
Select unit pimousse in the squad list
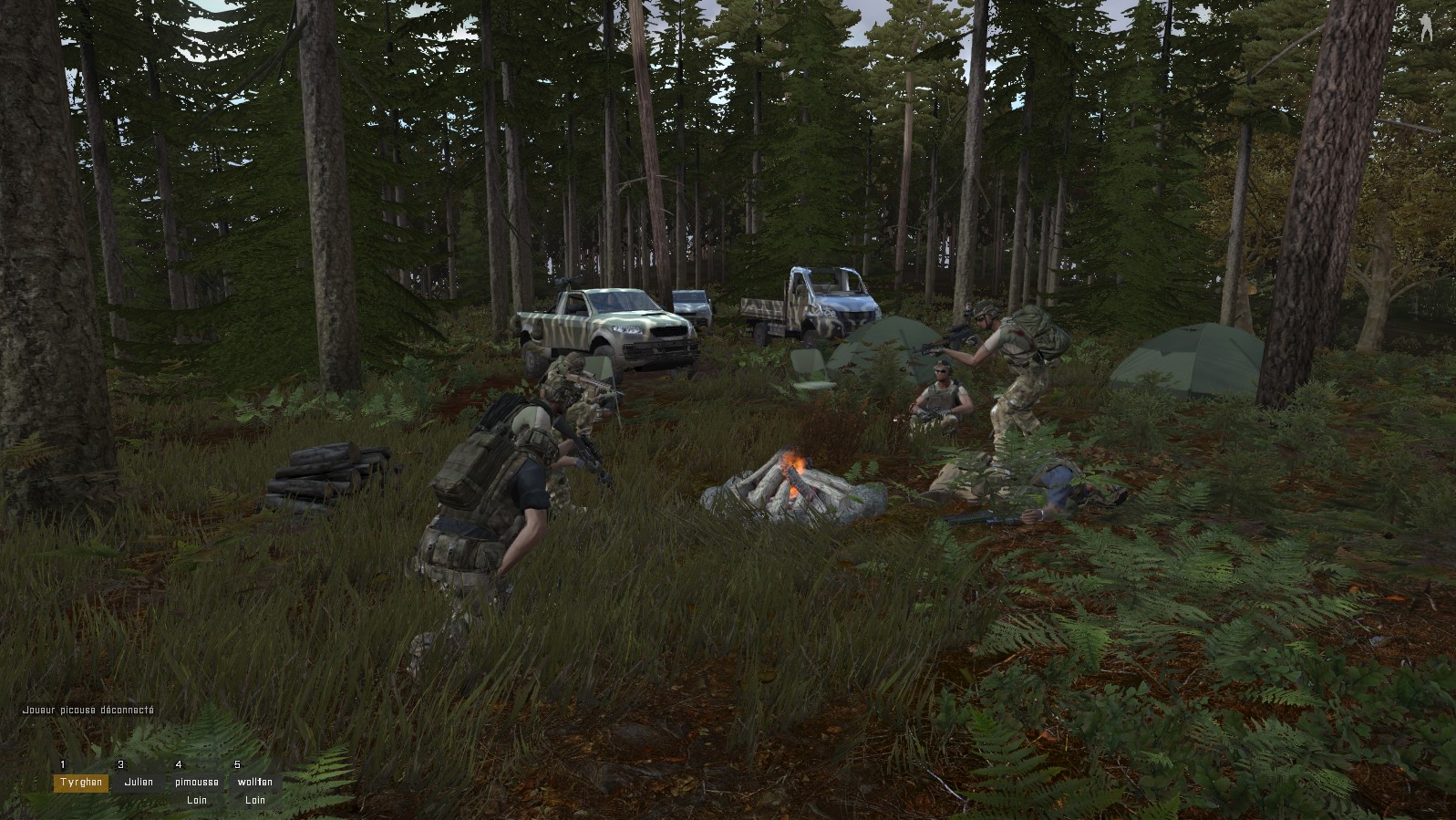point(197,783)
